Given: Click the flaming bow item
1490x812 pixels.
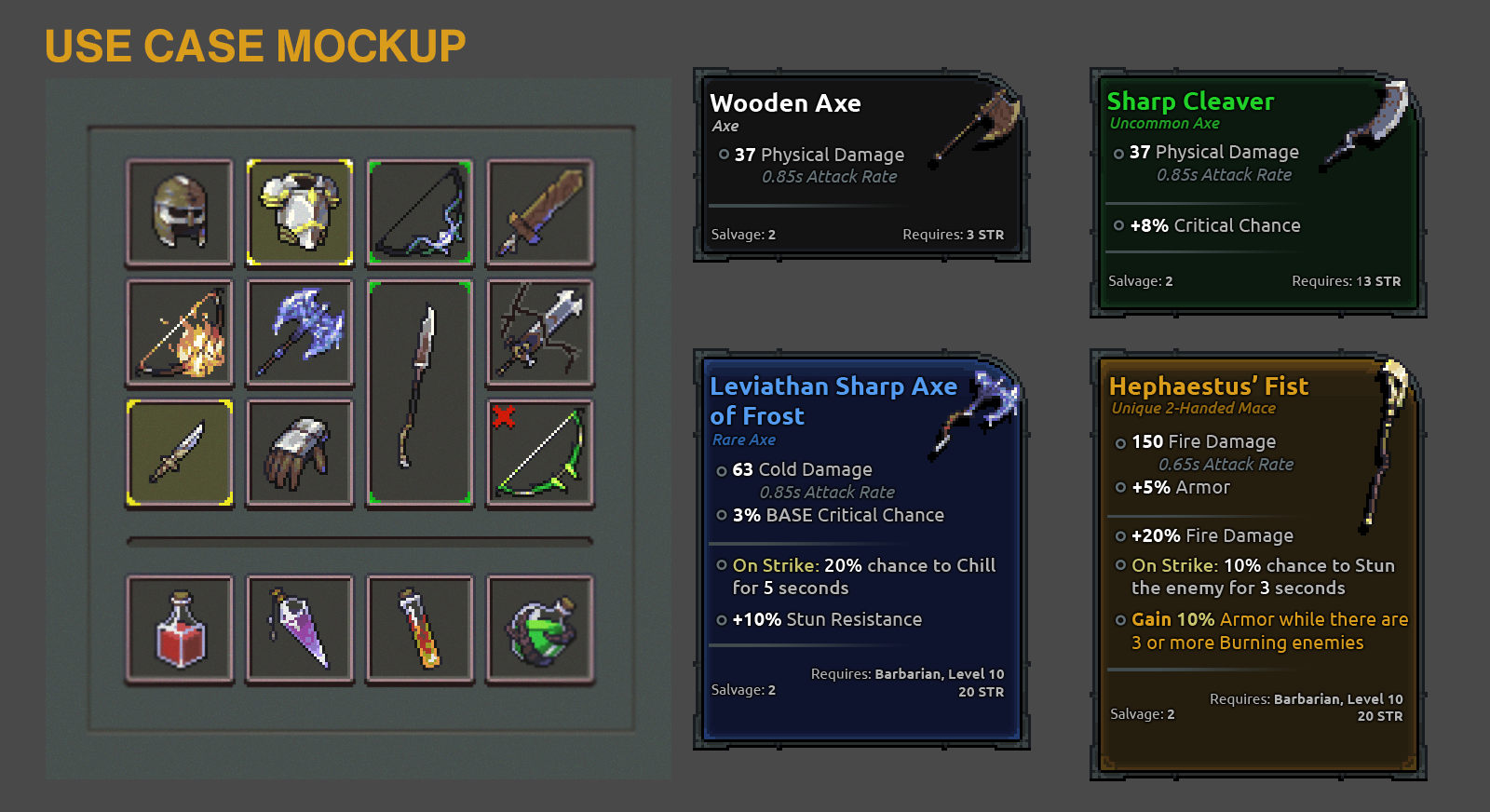Looking at the screenshot, I should [180, 332].
